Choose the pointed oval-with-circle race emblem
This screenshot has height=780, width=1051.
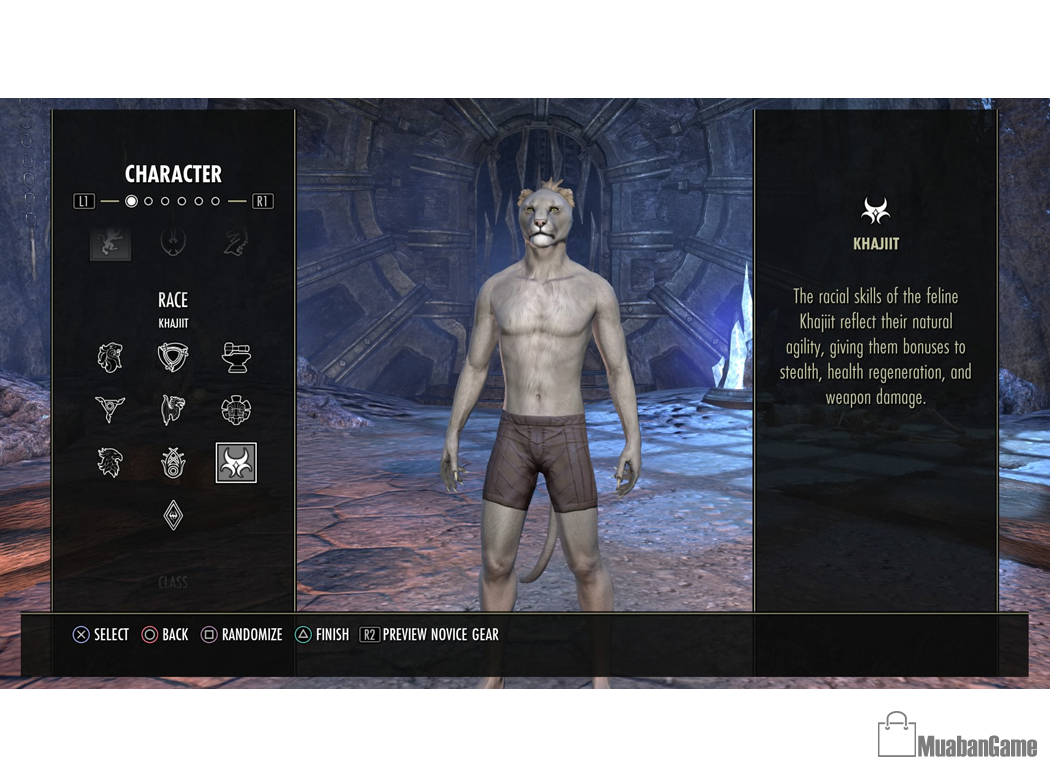tap(173, 463)
